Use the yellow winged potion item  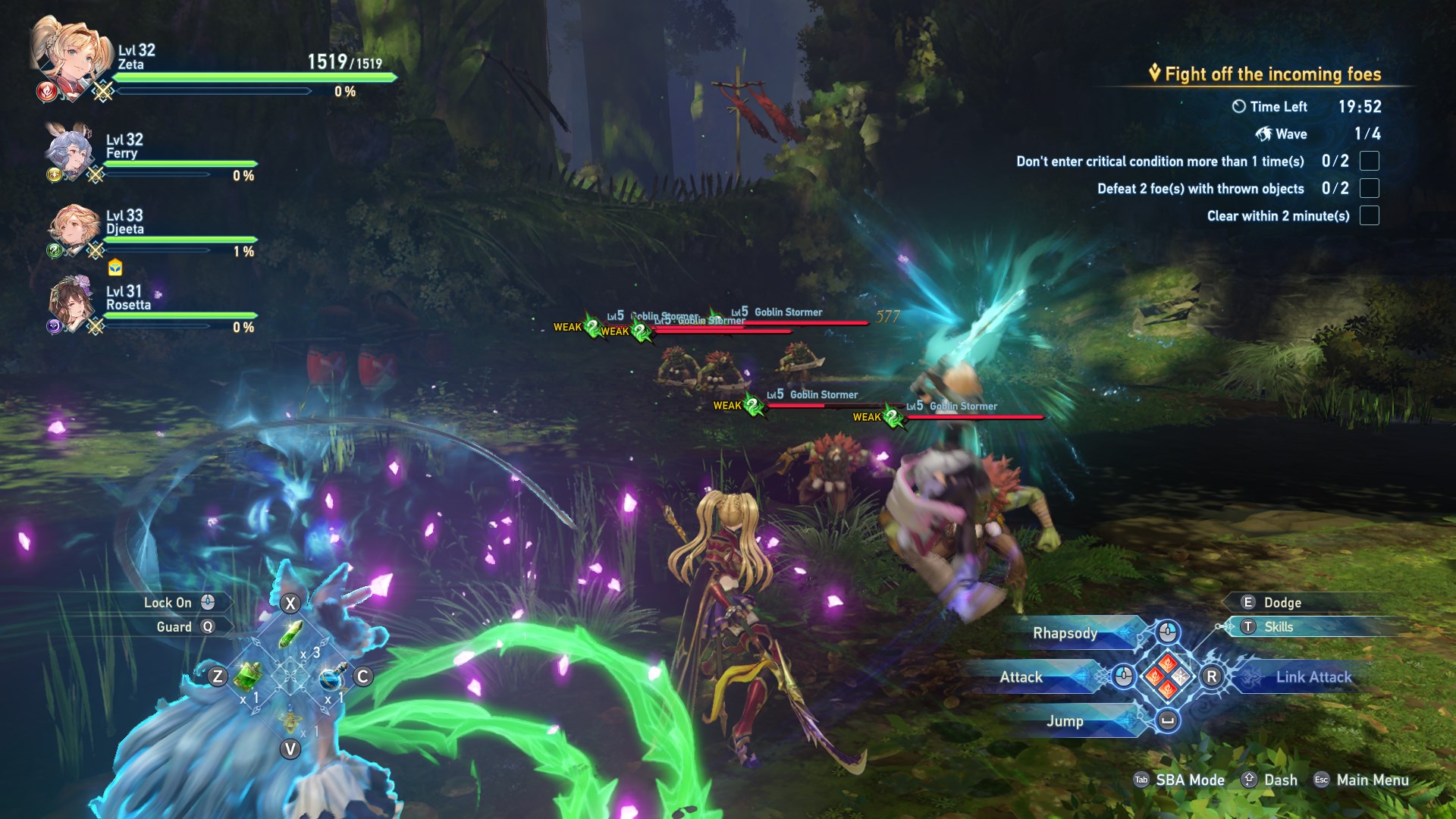point(290,717)
